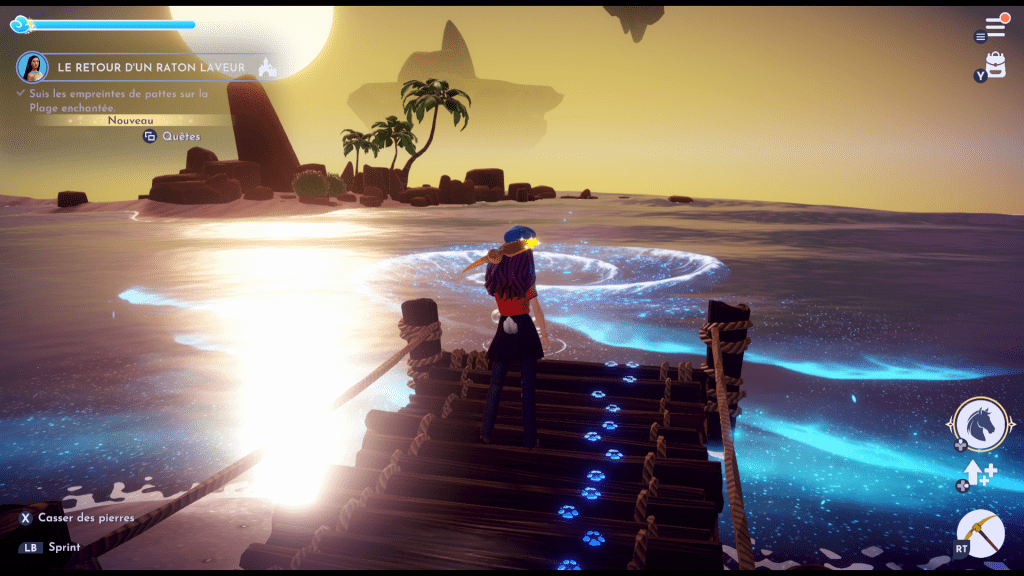Select the Le Retour d'un Raton Laveur quest

(x=150, y=67)
